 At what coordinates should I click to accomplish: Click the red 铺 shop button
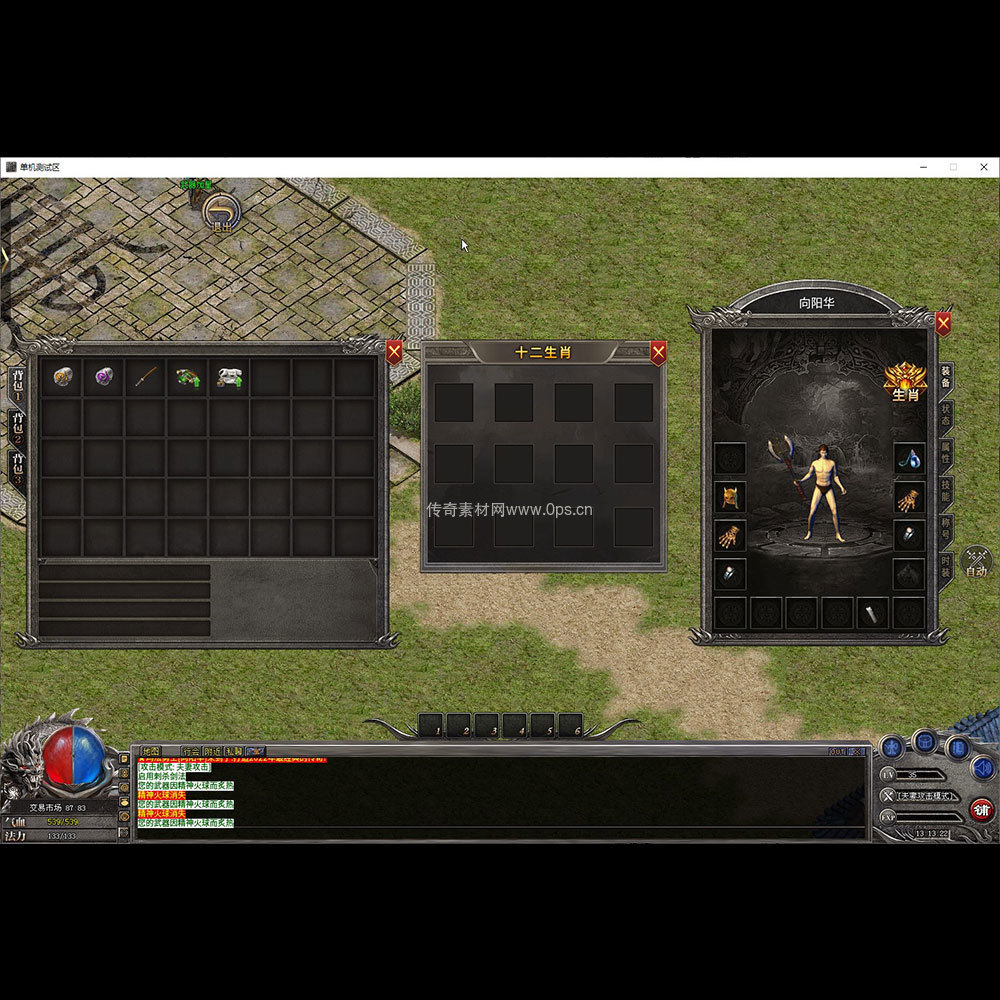pos(981,809)
